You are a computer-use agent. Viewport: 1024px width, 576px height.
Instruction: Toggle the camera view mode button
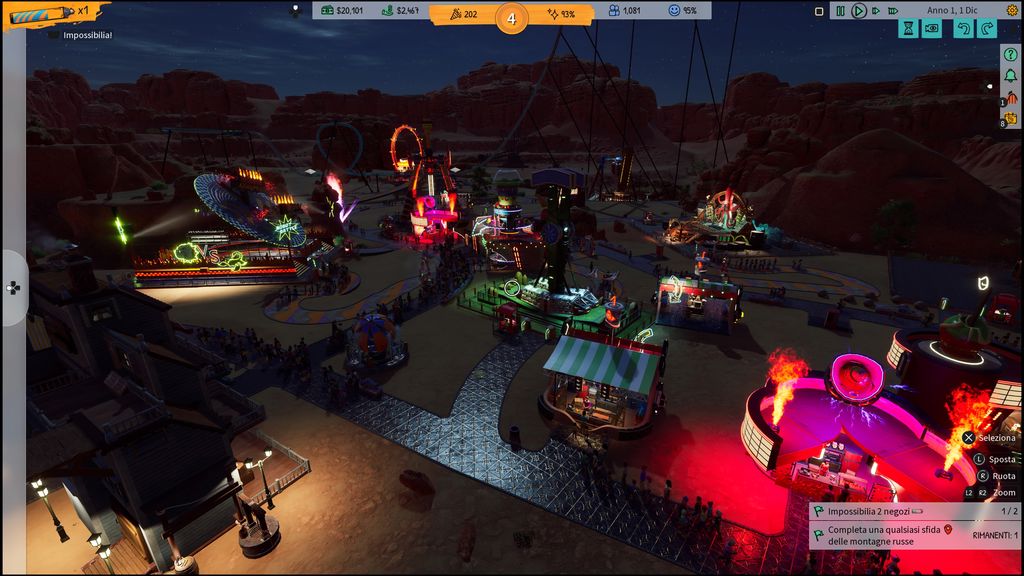[932, 28]
